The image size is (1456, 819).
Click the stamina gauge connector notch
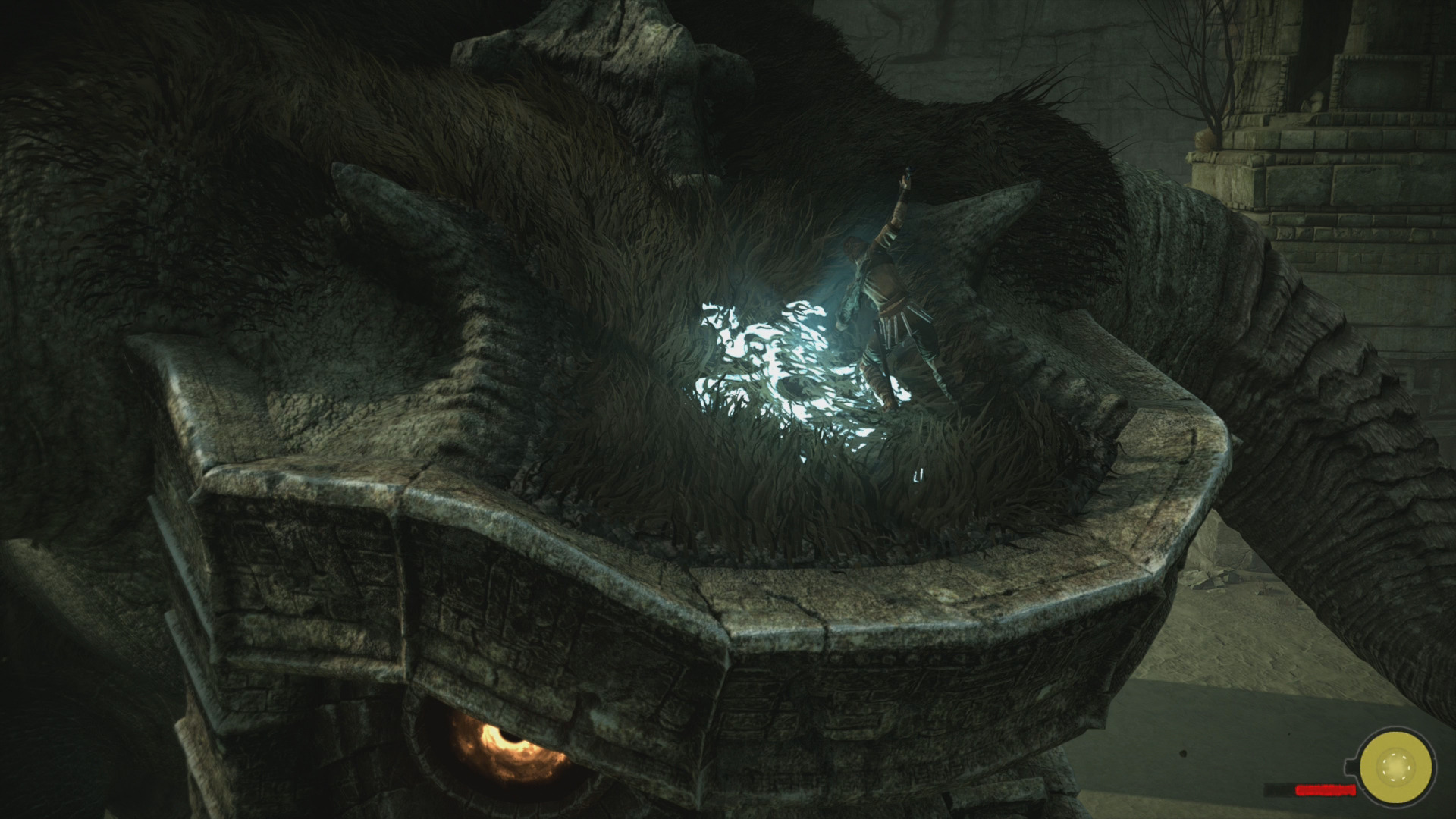[x=1351, y=766]
